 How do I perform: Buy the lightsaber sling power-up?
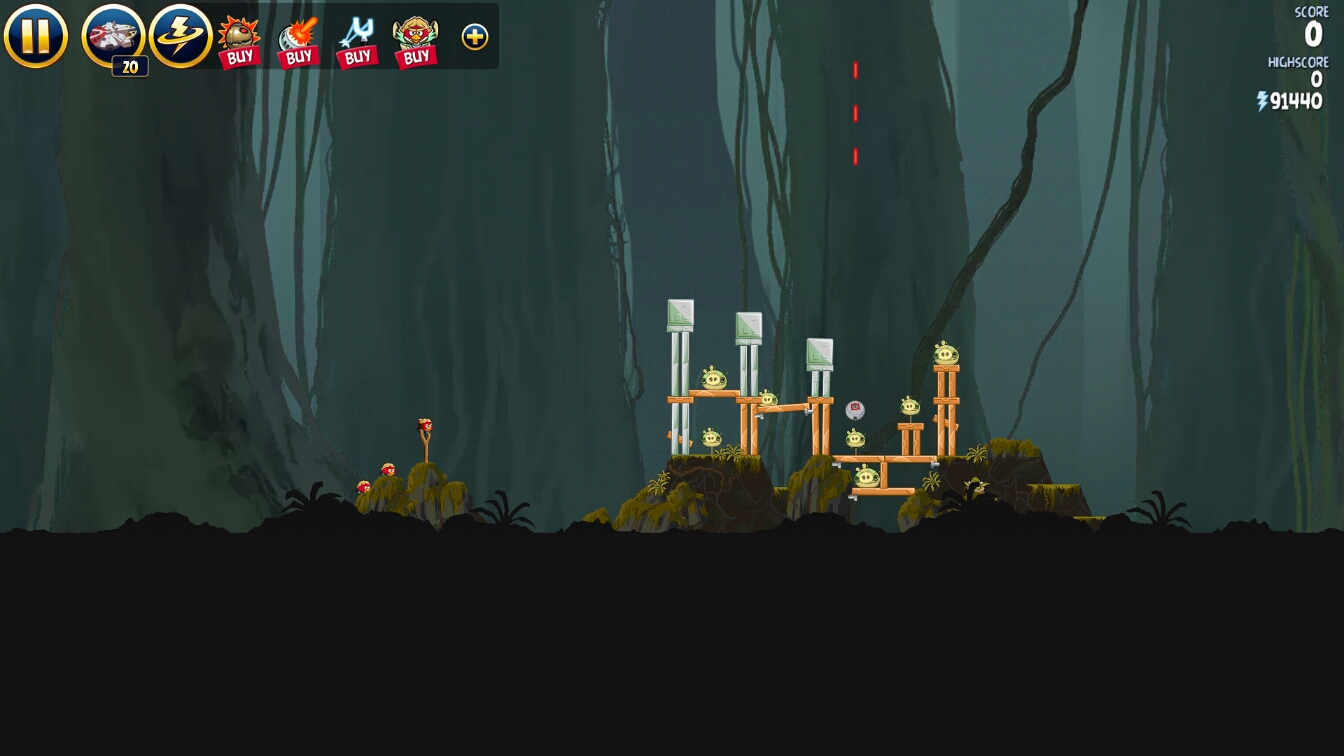(x=356, y=40)
